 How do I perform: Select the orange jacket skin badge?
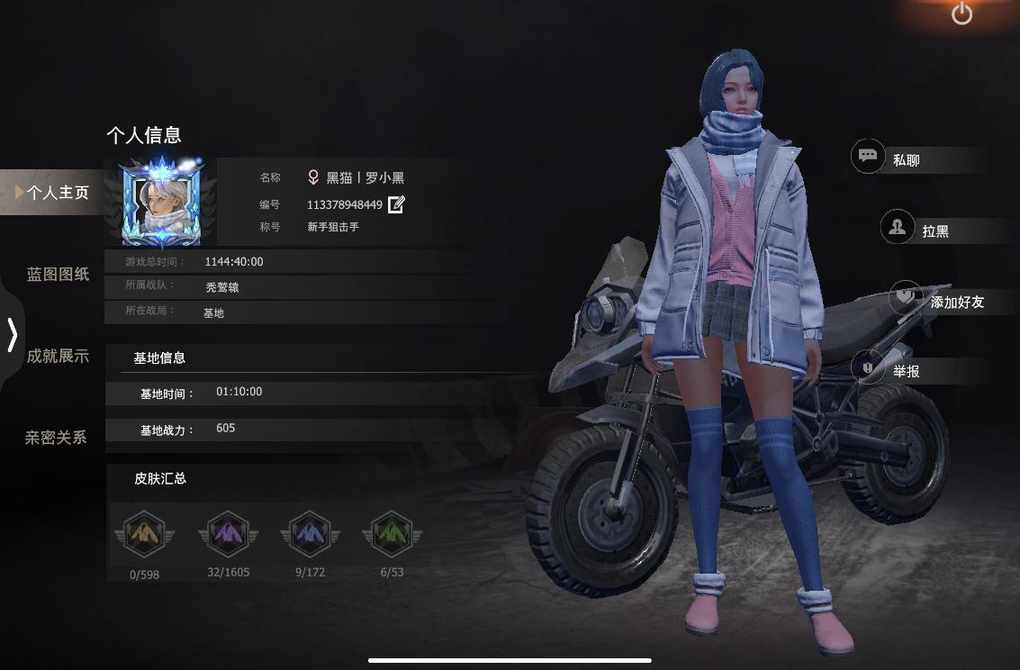coord(145,535)
